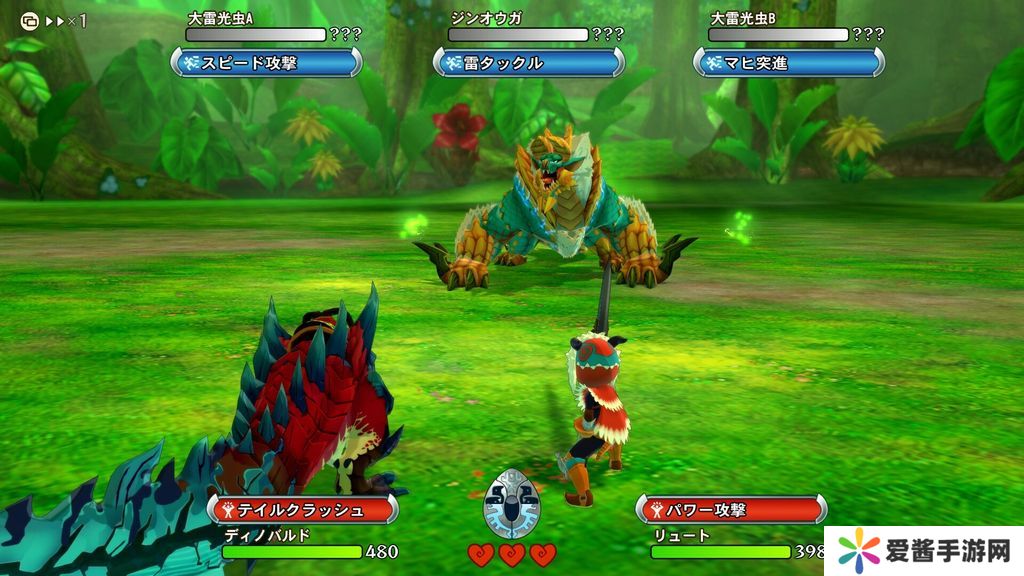The image size is (1024, 576).
Task: Open the 爱酱手游网 watermark logo
Action: pyautogui.click(x=923, y=551)
